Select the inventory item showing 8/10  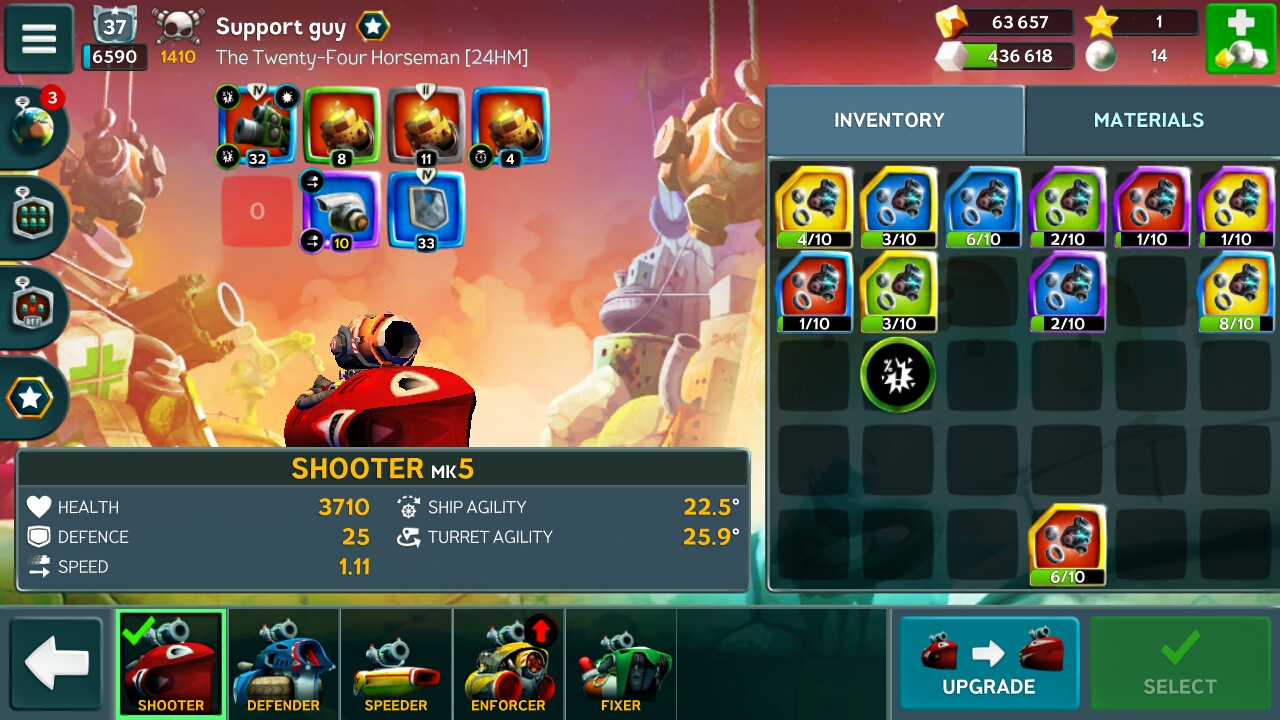[x=1236, y=291]
